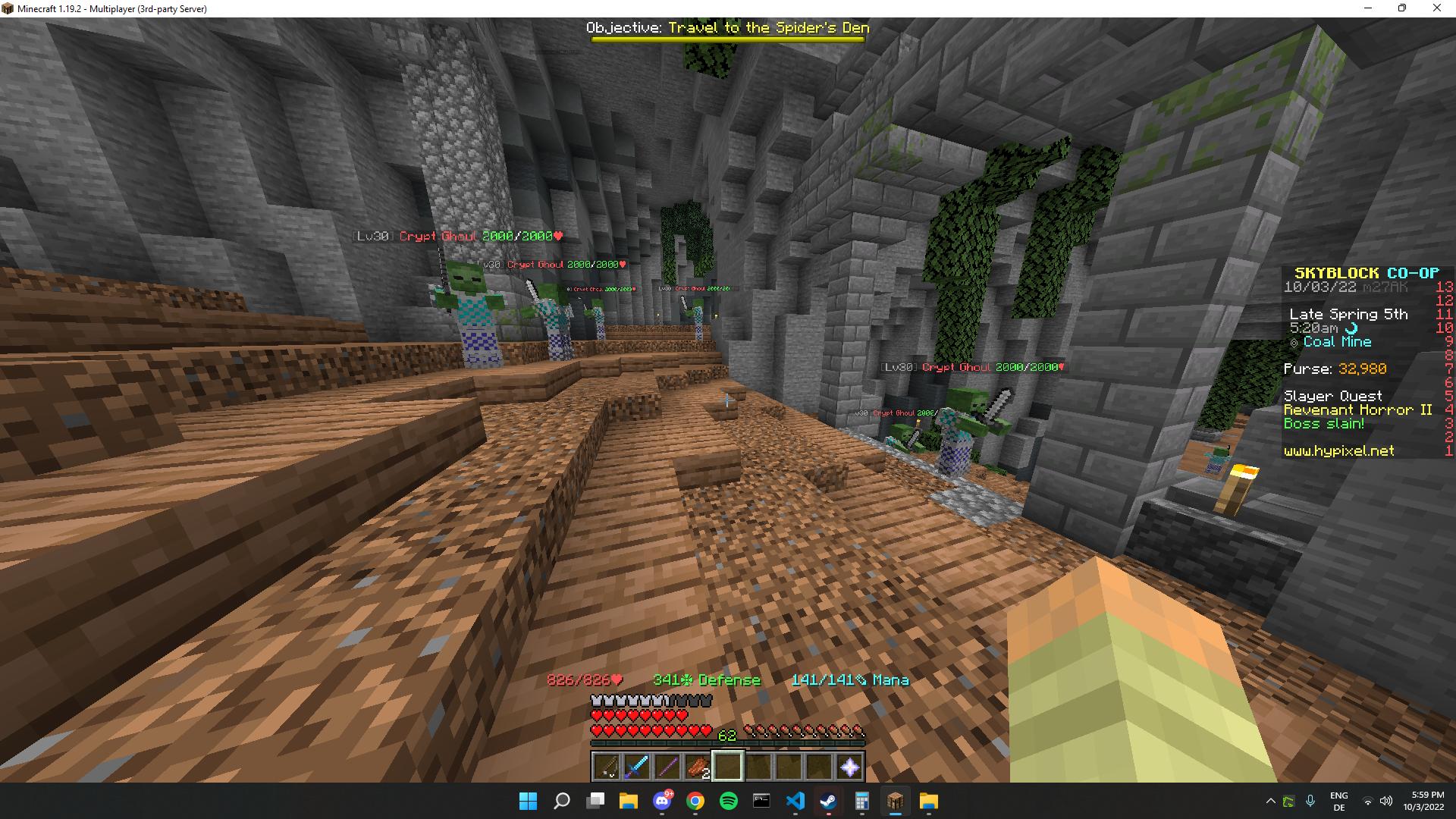Open the Minecraft Launcher taskbar icon
This screenshot has width=1456, height=819.
[x=895, y=802]
